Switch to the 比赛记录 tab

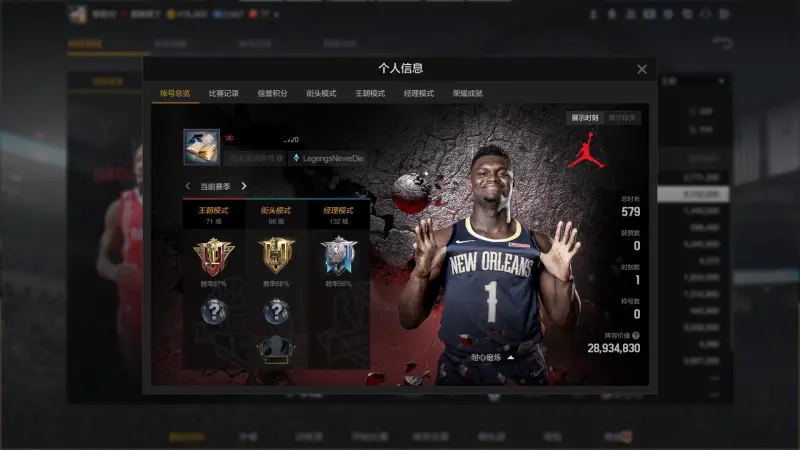(x=223, y=93)
